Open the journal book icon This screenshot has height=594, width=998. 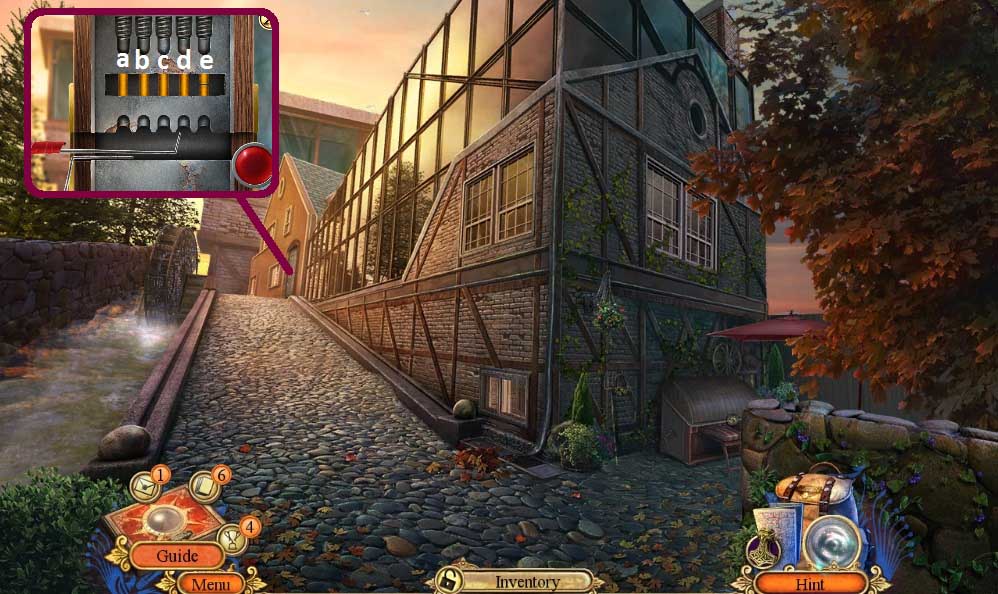click(208, 486)
